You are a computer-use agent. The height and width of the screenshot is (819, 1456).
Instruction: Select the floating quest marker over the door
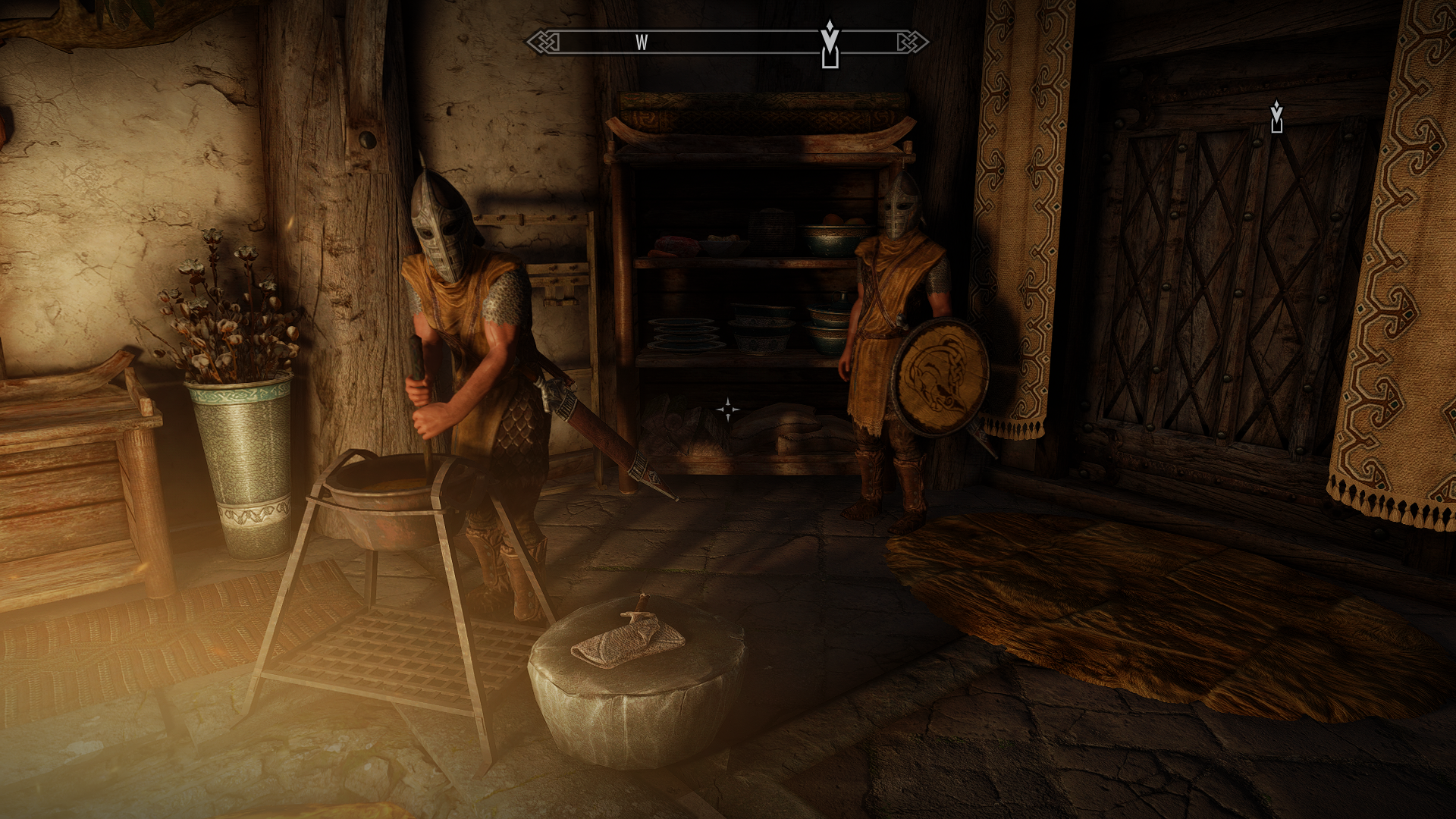pos(1276,117)
